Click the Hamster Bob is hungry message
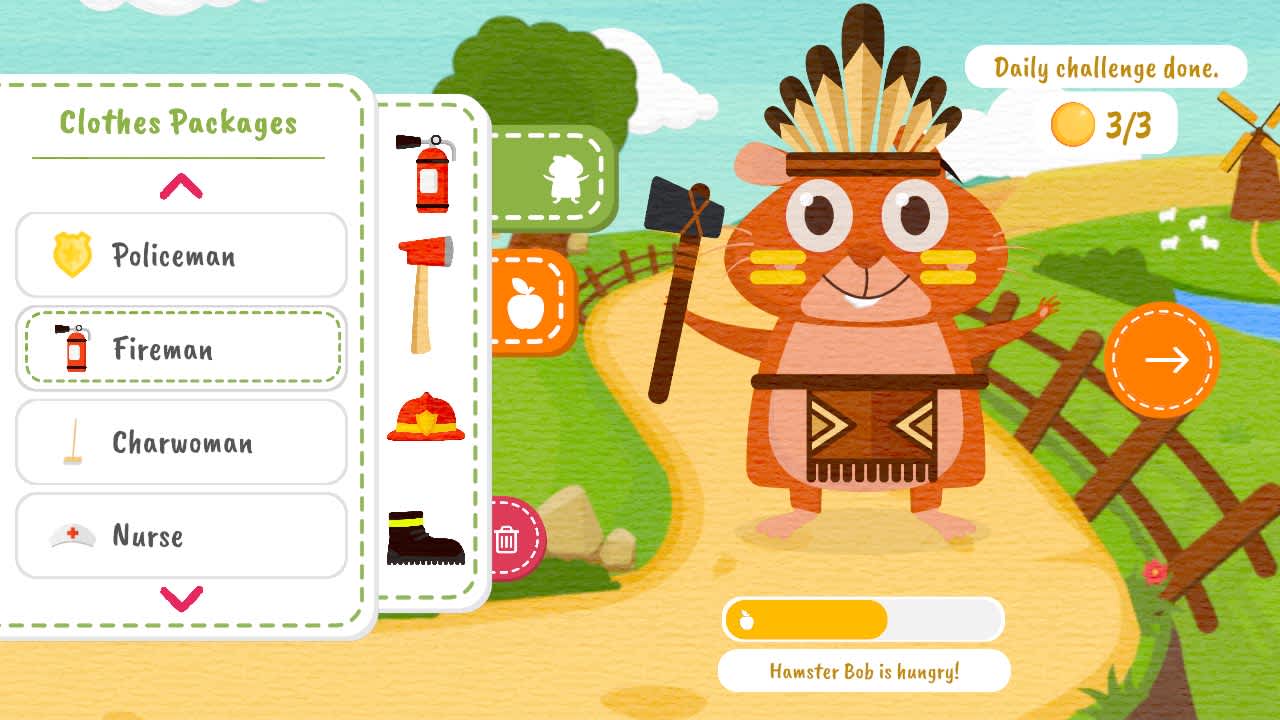1280x720 pixels. (x=864, y=670)
